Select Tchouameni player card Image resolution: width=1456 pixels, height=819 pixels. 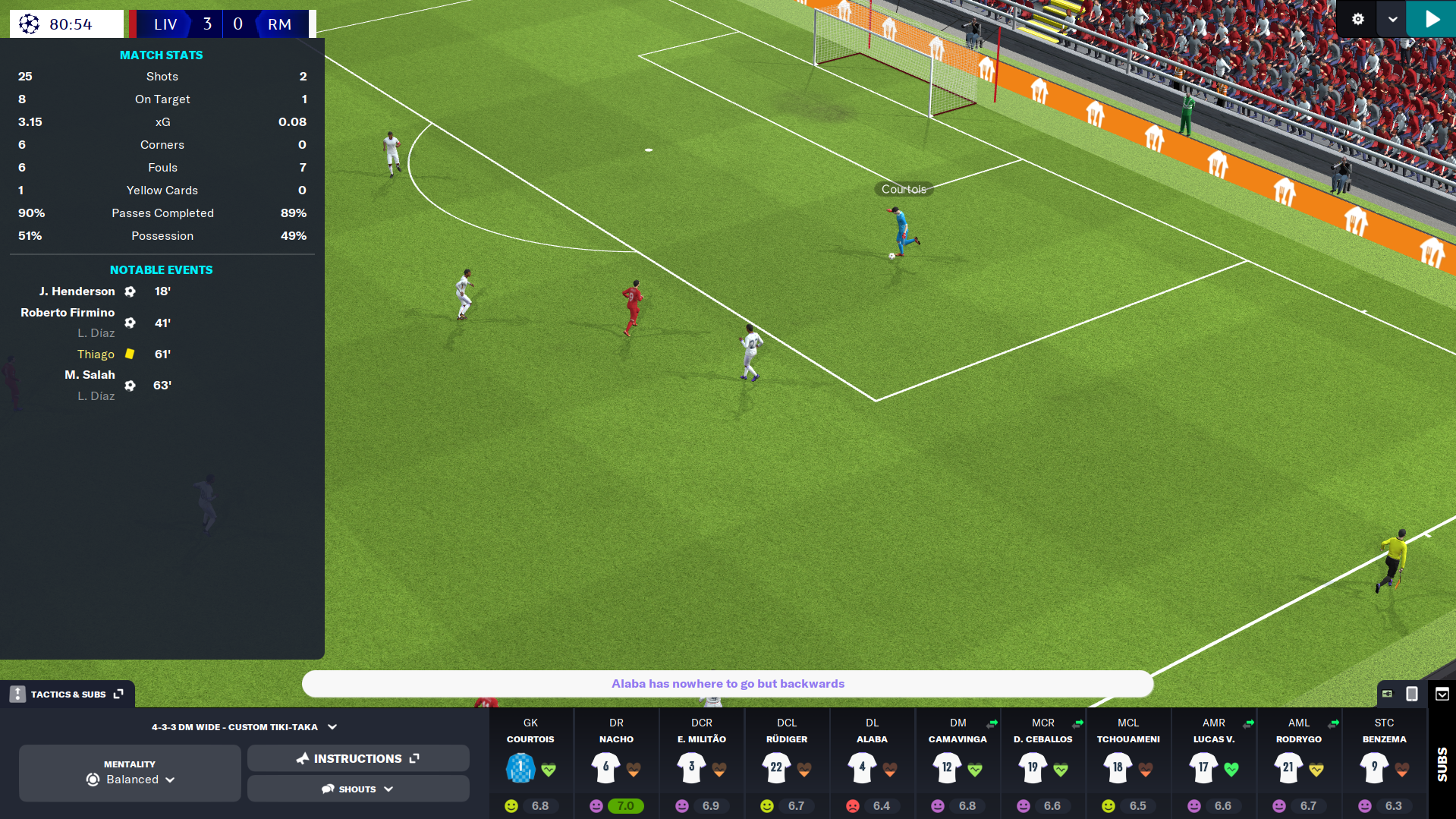[1128, 763]
